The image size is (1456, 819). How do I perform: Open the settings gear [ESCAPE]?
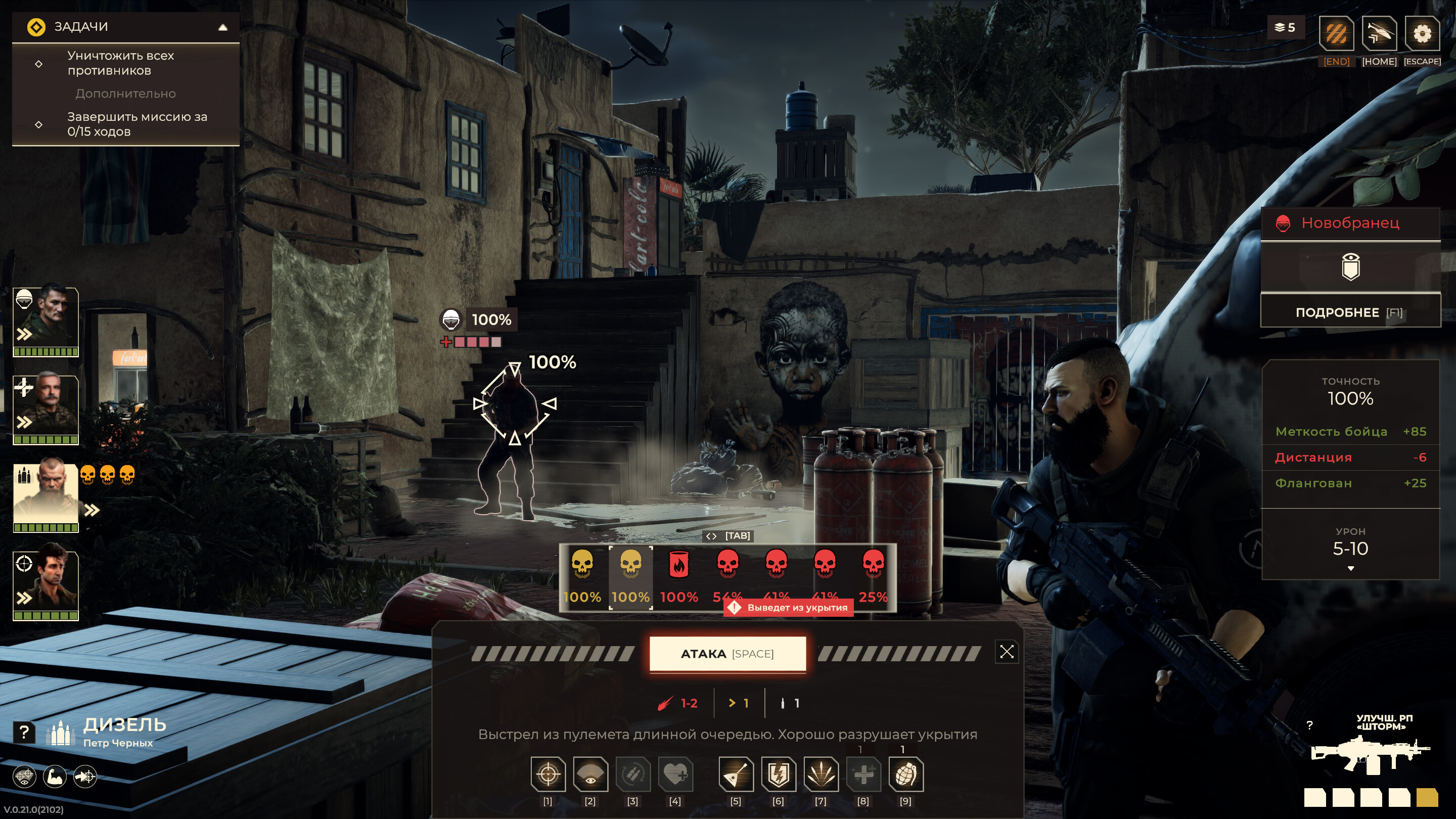point(1423,34)
